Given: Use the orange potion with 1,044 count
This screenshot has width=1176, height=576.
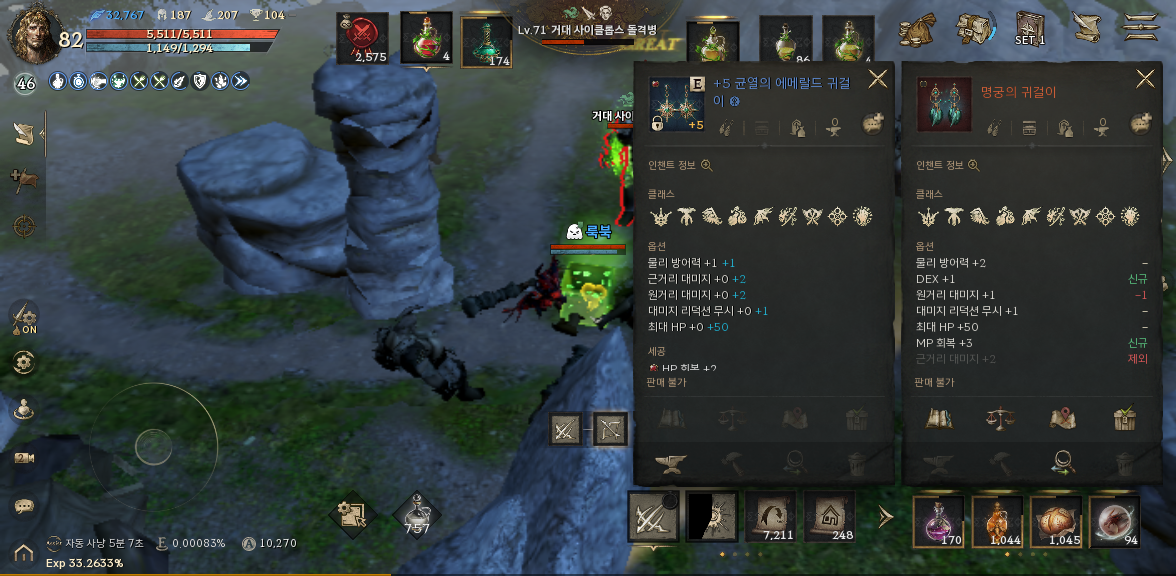Looking at the screenshot, I should 997,521.
